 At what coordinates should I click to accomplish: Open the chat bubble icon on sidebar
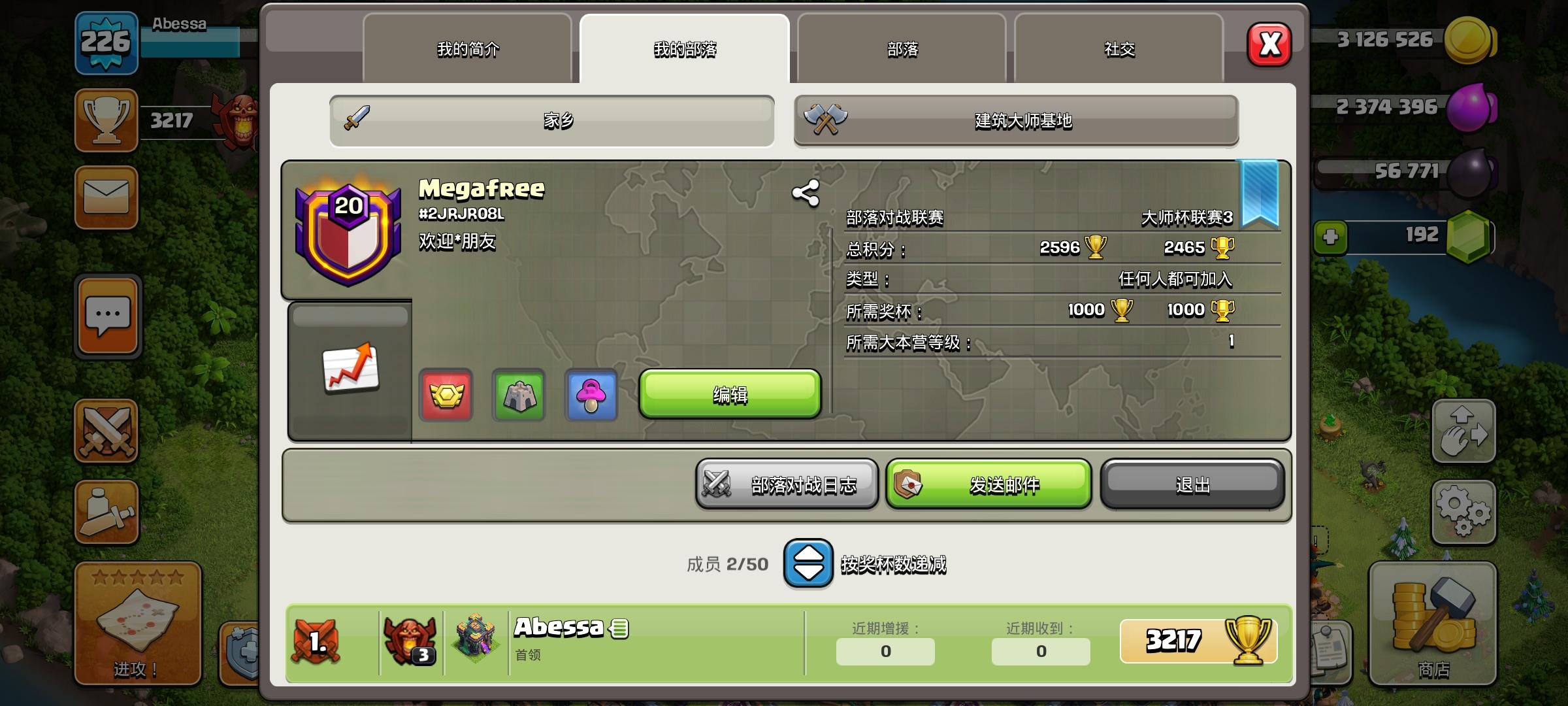click(106, 315)
